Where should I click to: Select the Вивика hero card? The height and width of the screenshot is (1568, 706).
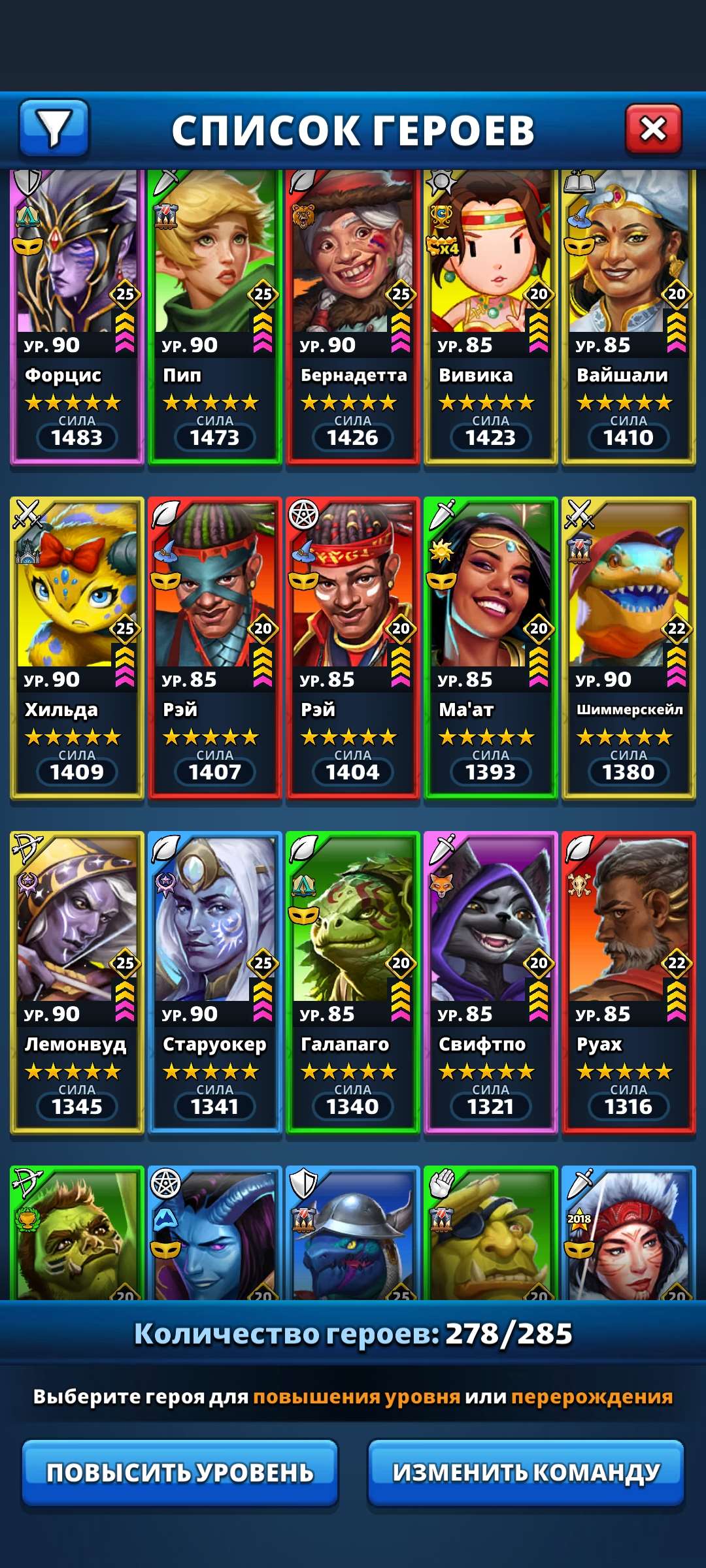coord(490,317)
